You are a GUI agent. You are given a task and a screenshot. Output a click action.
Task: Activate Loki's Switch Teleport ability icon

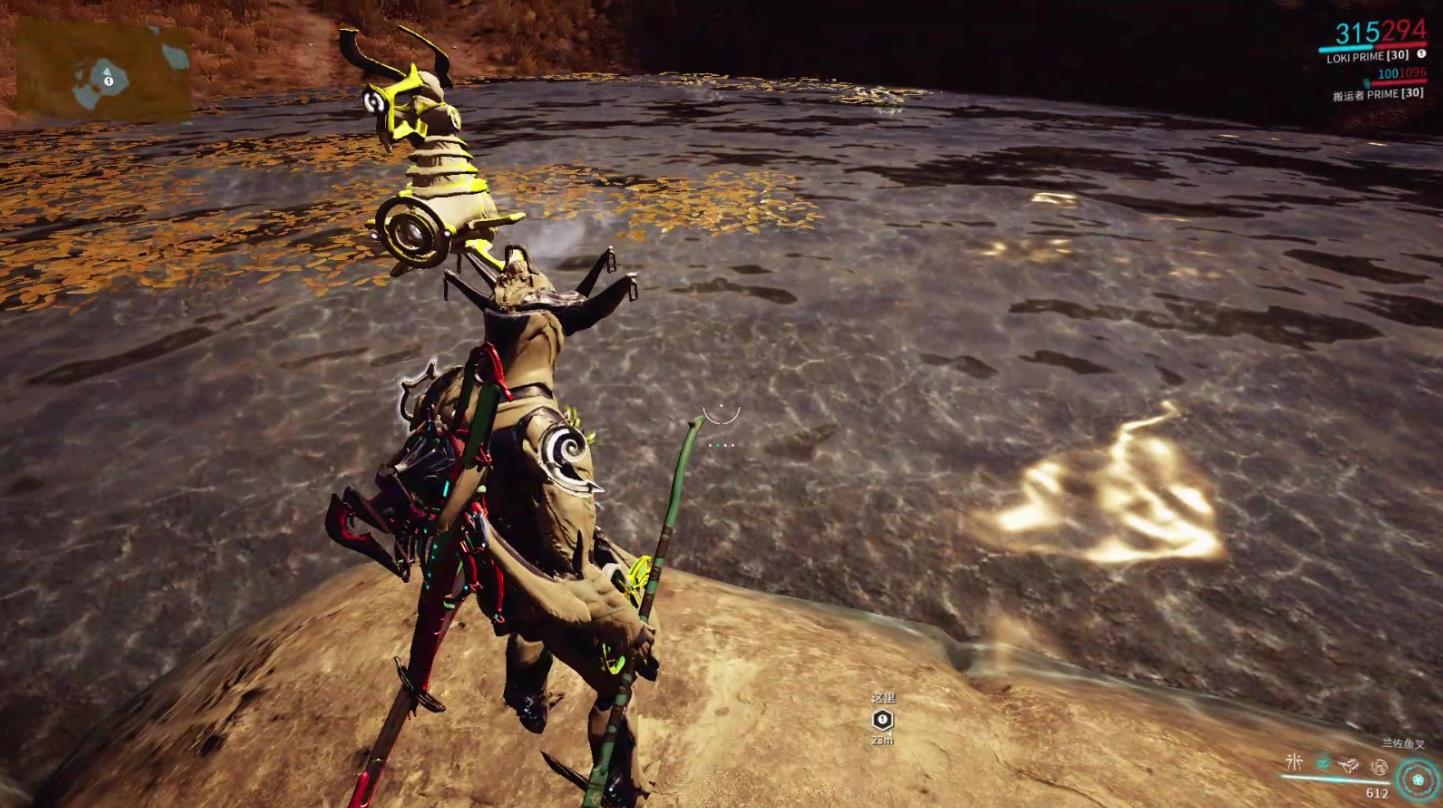click(x=1350, y=765)
